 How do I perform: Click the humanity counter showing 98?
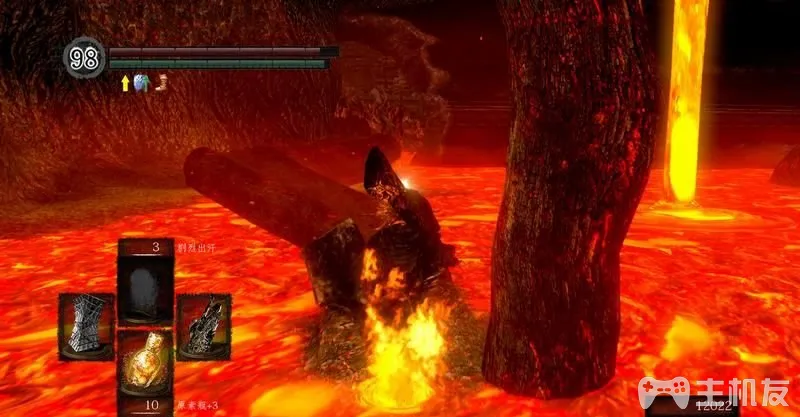[x=84, y=57]
